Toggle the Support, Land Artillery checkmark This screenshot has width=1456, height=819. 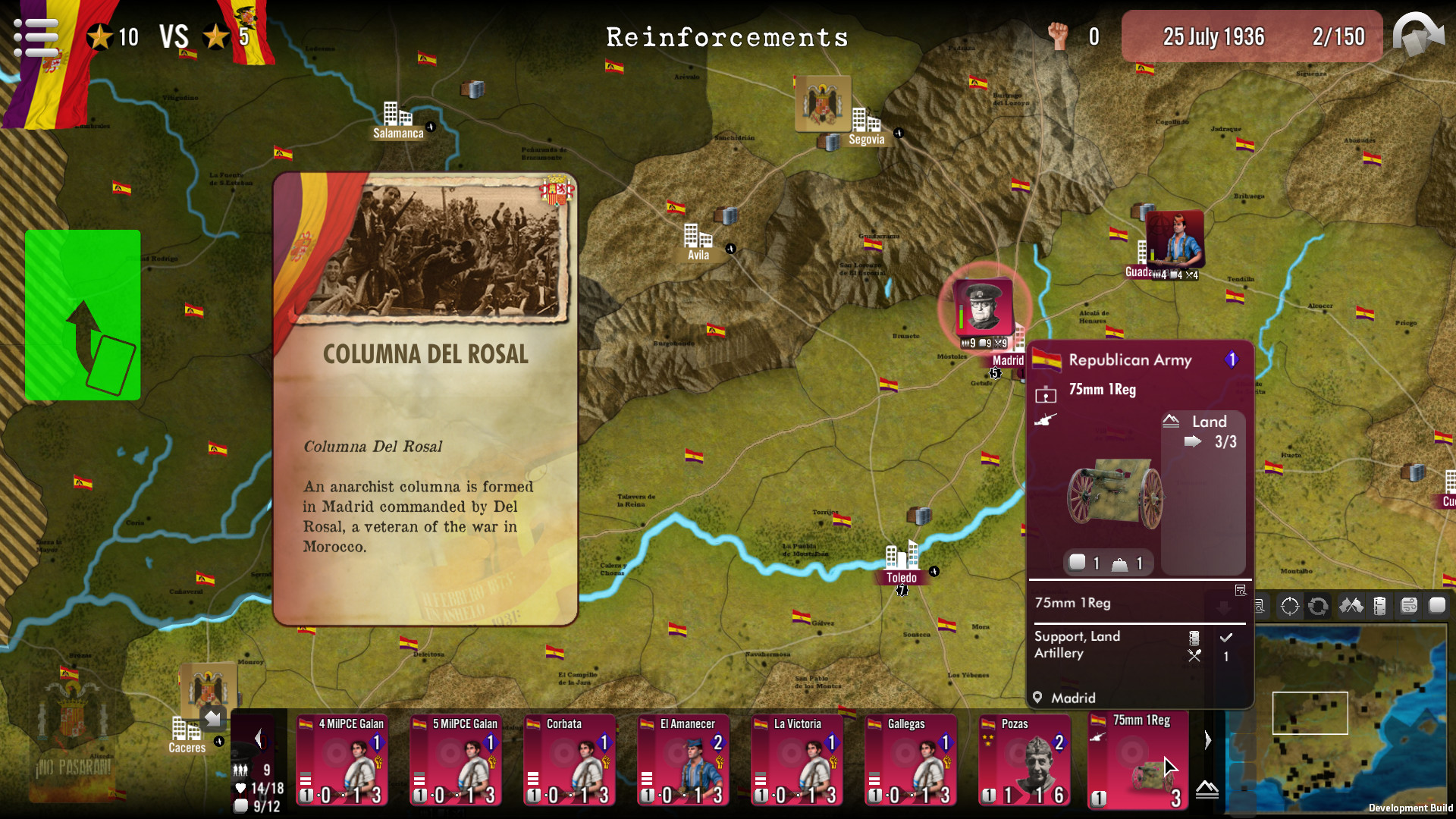[1226, 639]
